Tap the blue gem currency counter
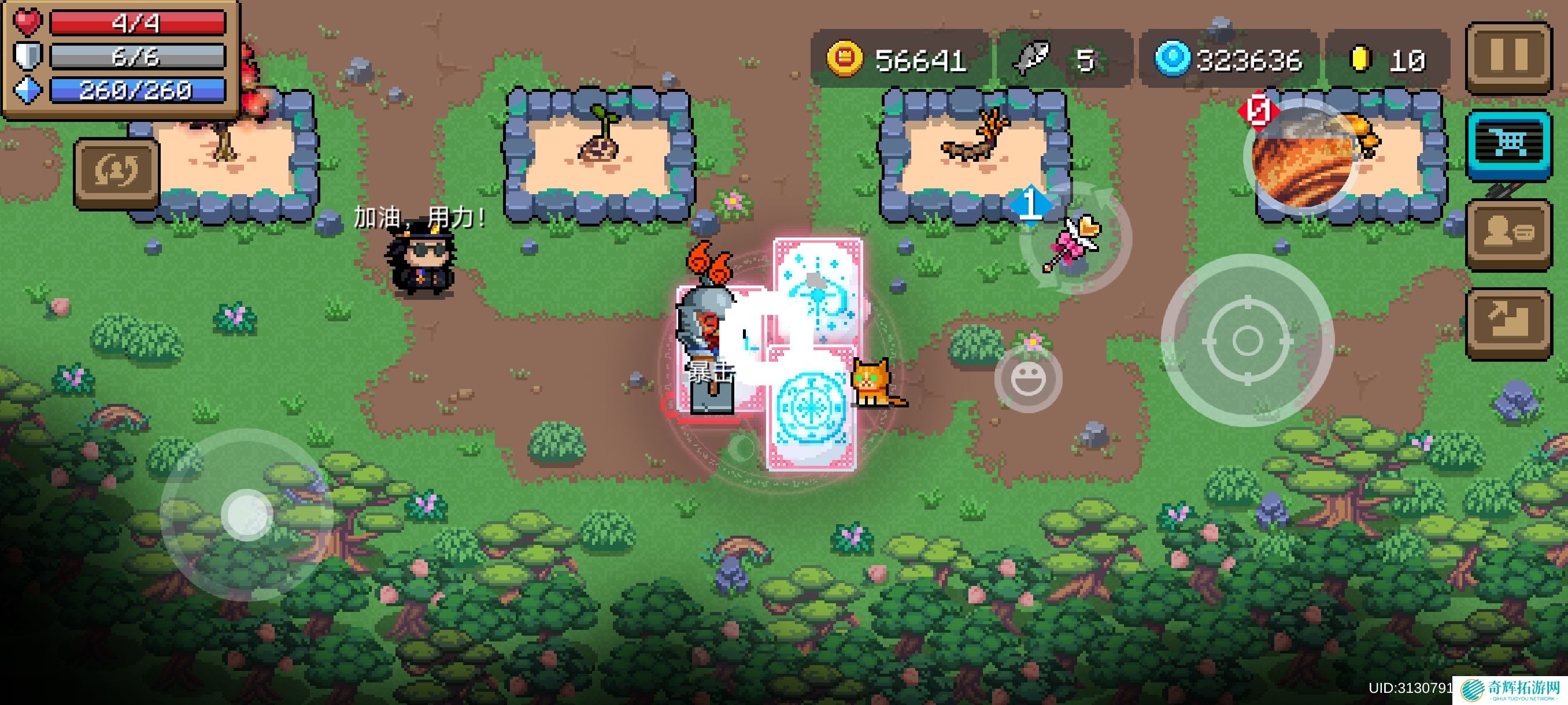The height and width of the screenshot is (705, 1568). pos(1230,60)
